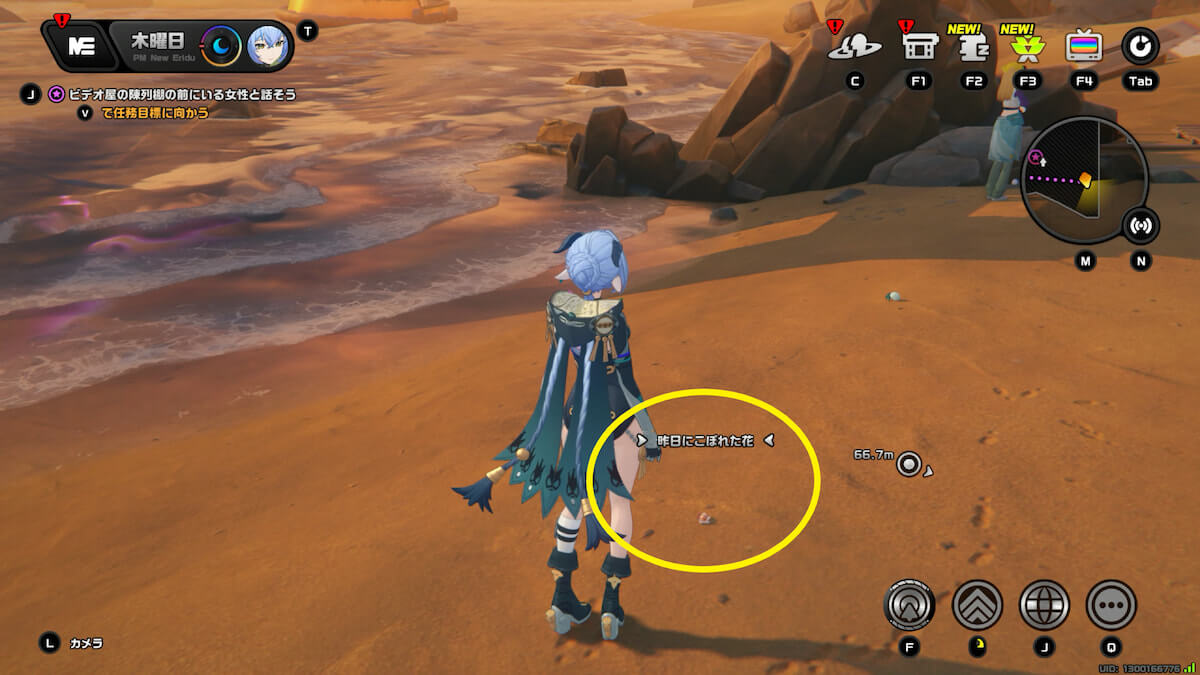Click the blue-haired character portrait
This screenshot has height=675, width=1200.
pyautogui.click(x=267, y=45)
